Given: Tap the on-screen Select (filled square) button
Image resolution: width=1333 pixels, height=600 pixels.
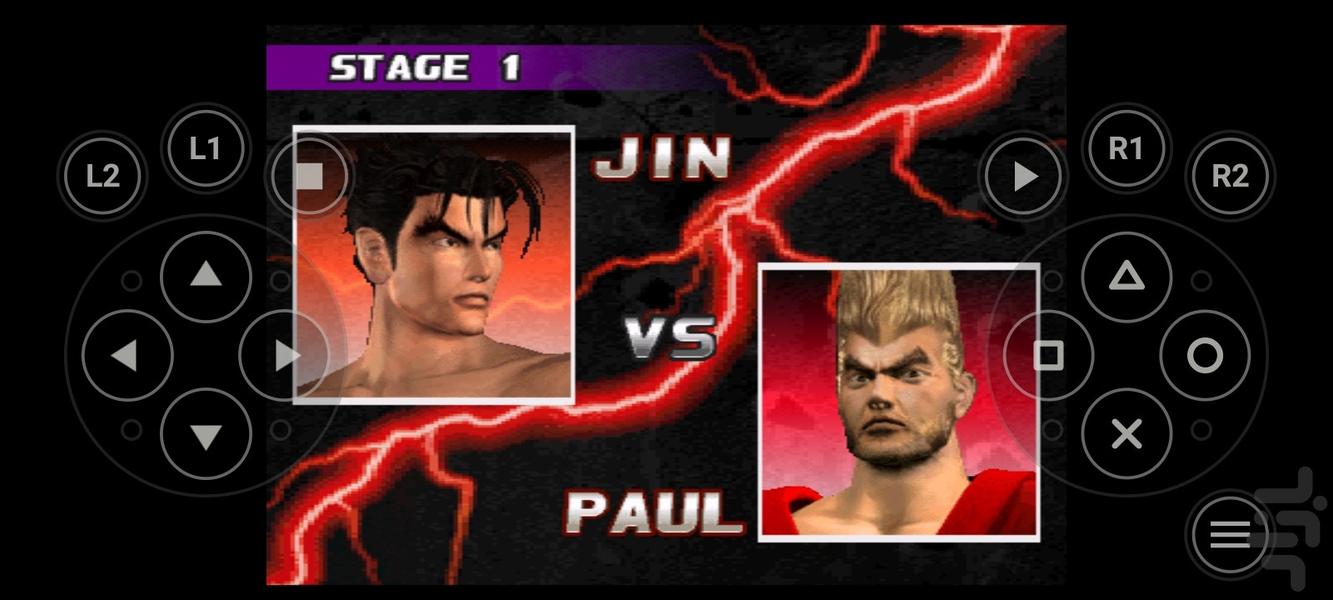Looking at the screenshot, I should pos(310,176).
